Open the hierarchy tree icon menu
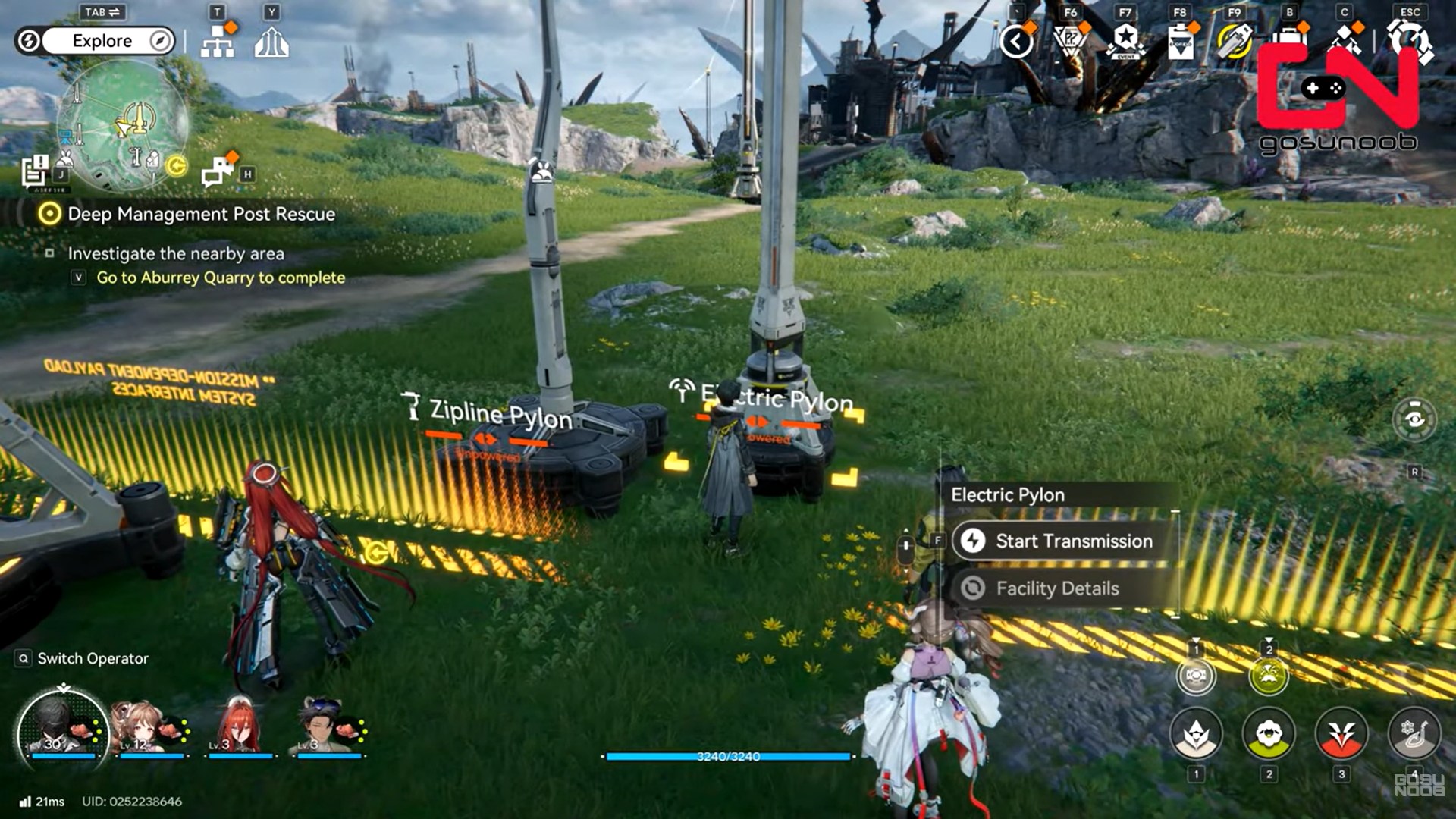 pos(218,42)
